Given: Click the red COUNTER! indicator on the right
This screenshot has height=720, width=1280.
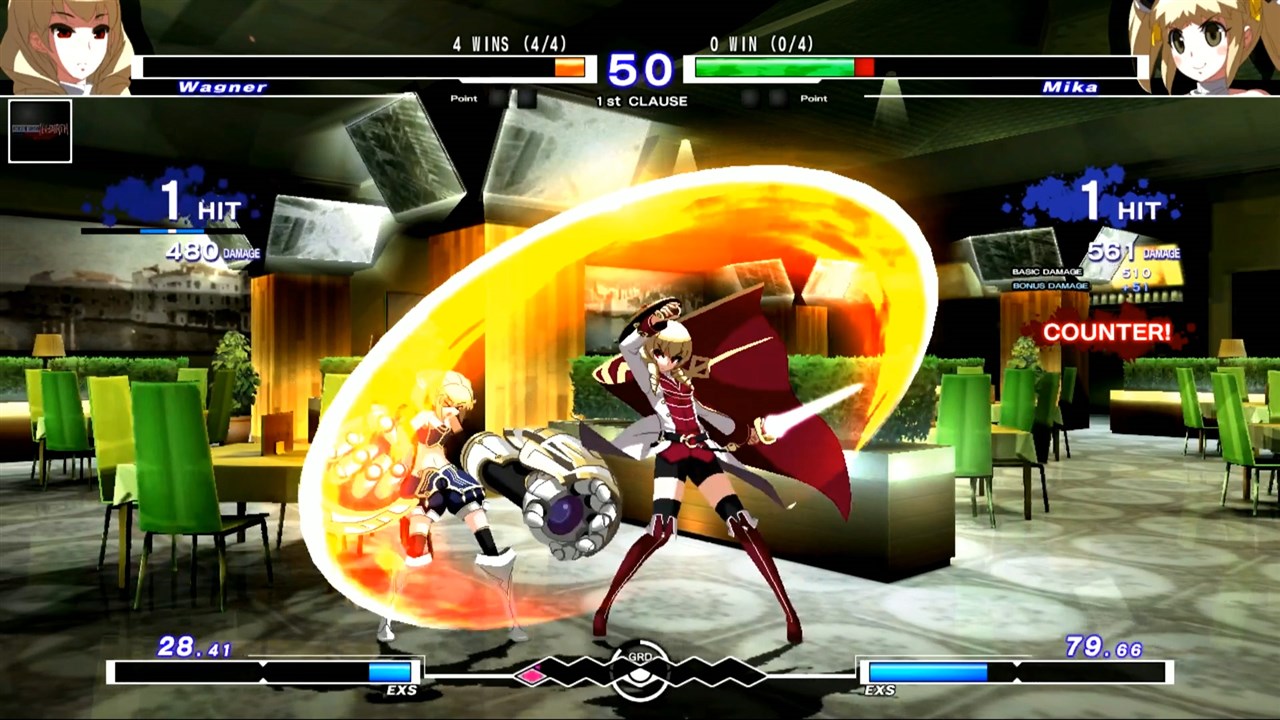Looking at the screenshot, I should pos(1105,332).
